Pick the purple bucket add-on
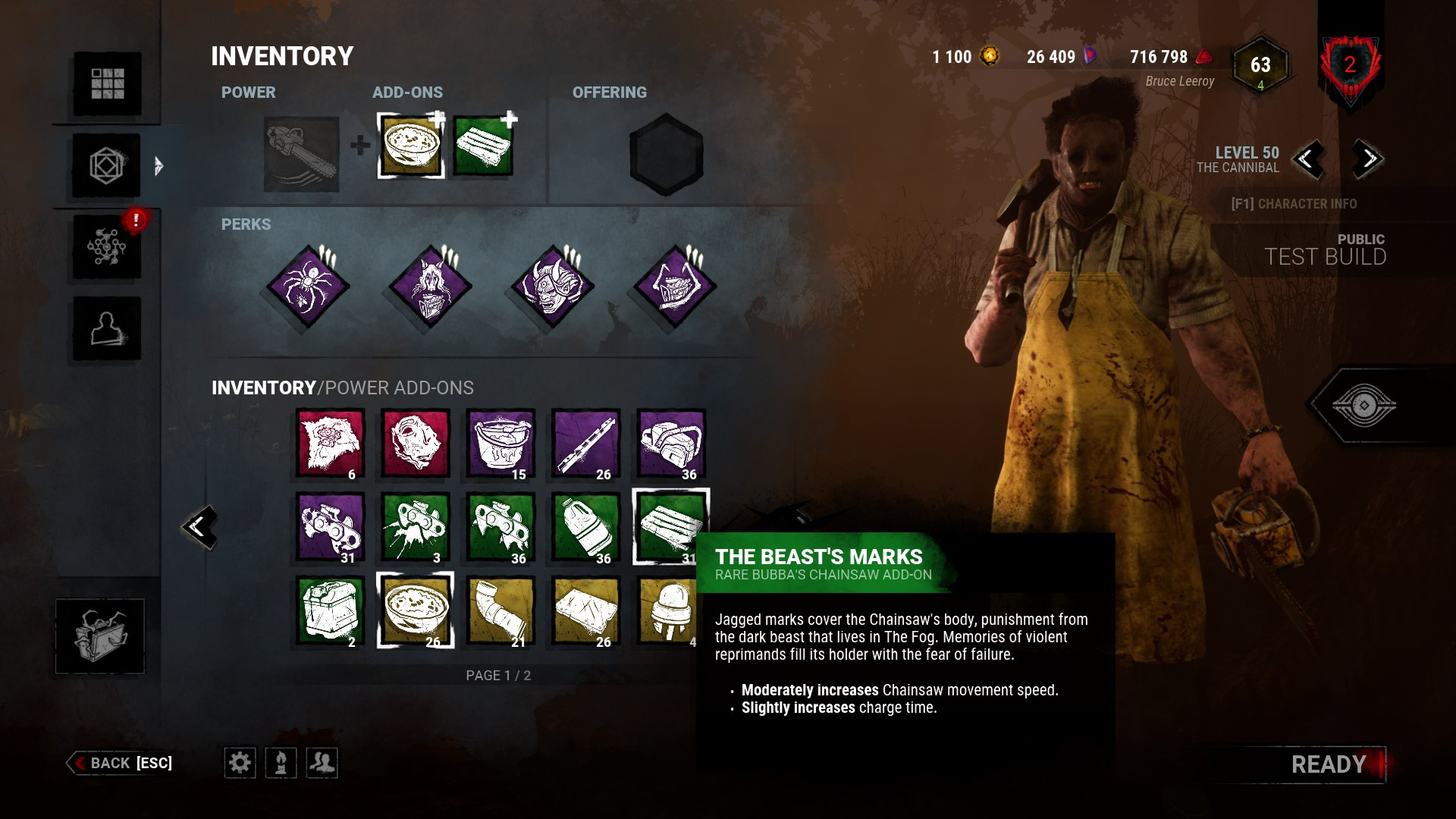The image size is (1456, 819). [x=500, y=444]
